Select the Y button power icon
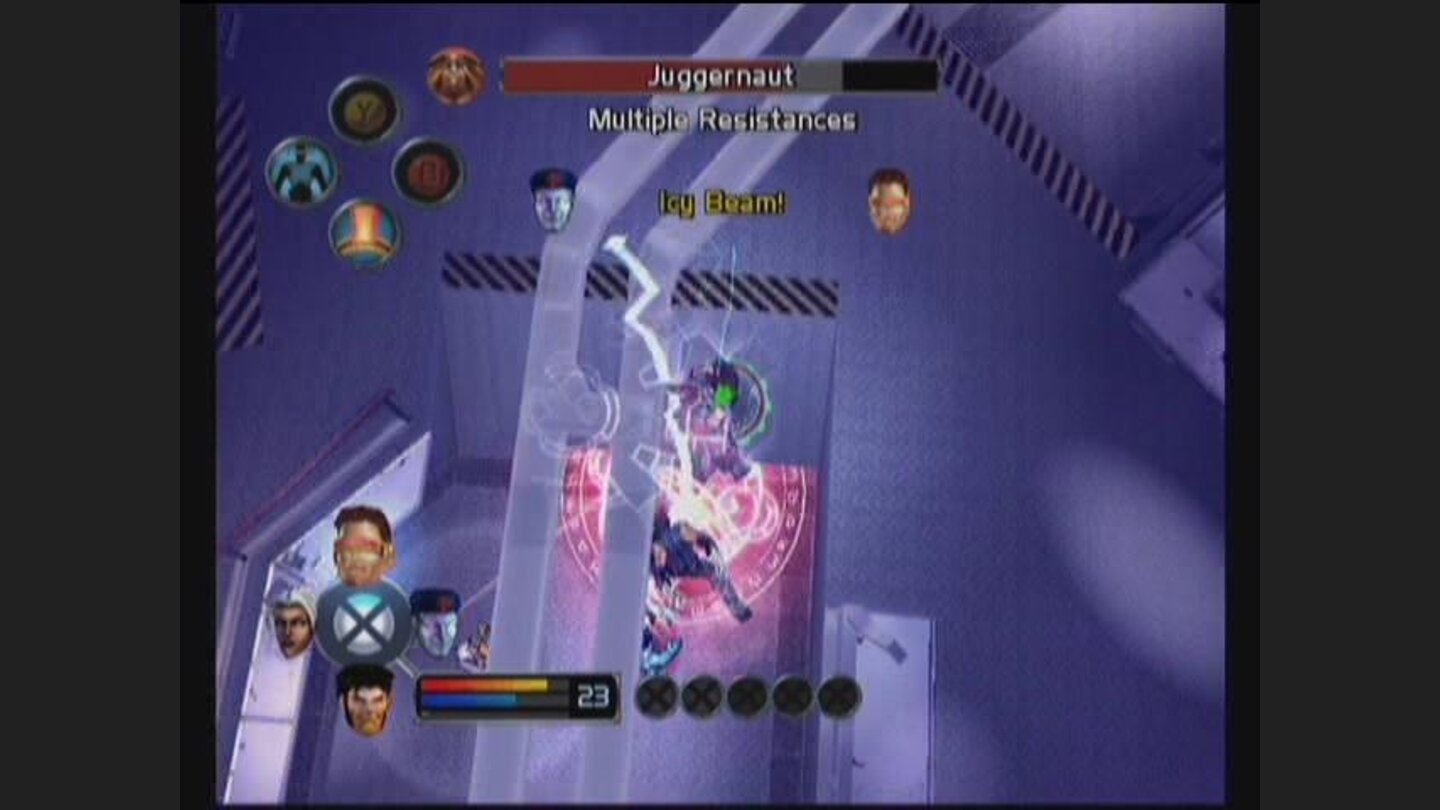Image resolution: width=1440 pixels, height=810 pixels. pyautogui.click(x=365, y=113)
